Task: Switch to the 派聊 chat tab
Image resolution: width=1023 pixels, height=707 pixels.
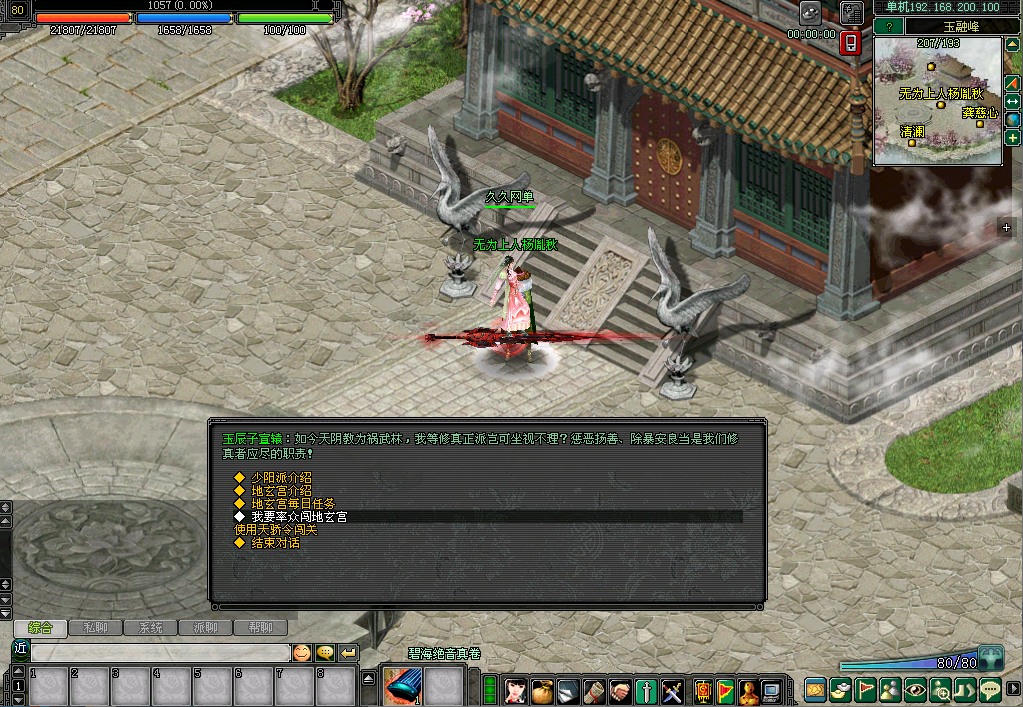Action: coord(205,628)
